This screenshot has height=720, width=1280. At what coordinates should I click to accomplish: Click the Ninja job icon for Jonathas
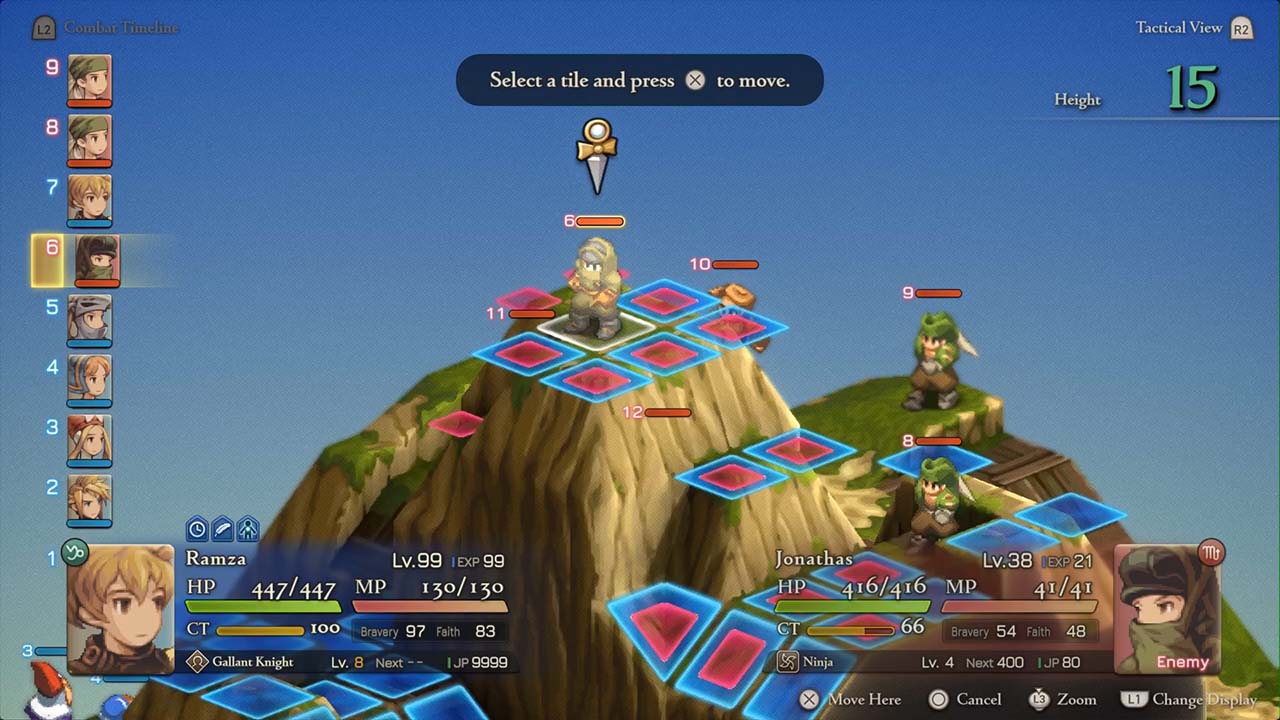coord(788,662)
